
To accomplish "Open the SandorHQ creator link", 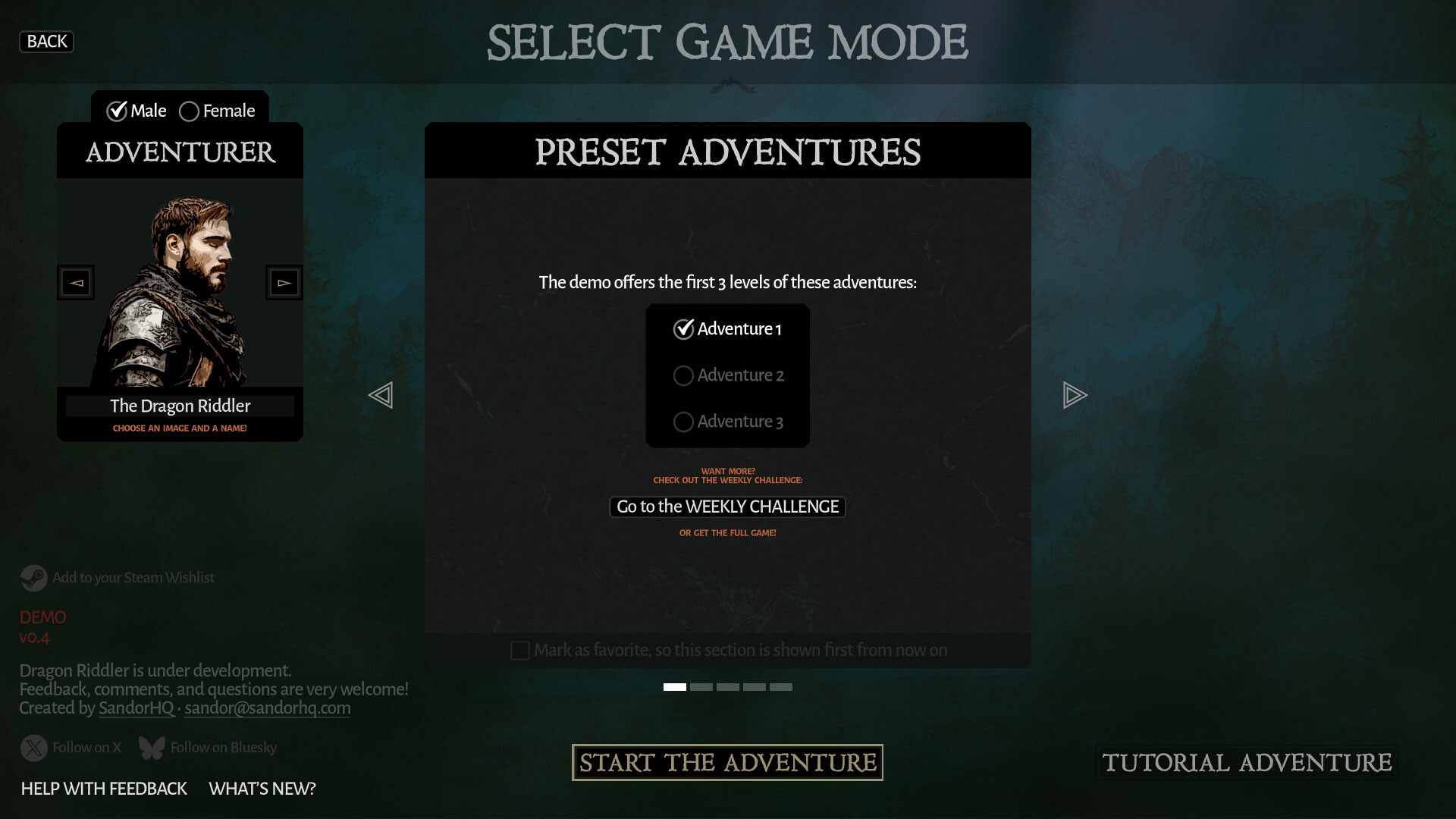I will click(136, 708).
